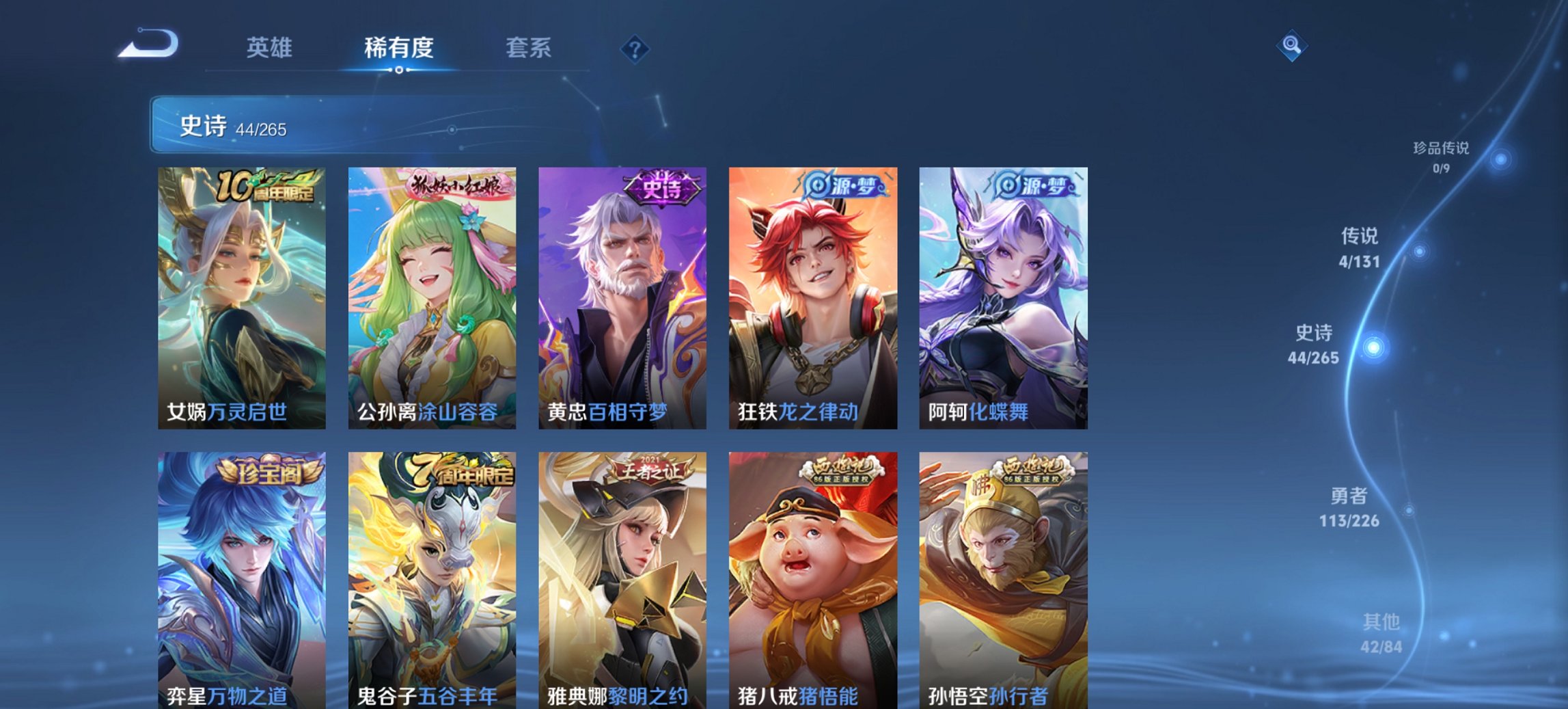Image resolution: width=1568 pixels, height=709 pixels.
Task: Open the search magnifier icon
Action: (1292, 47)
